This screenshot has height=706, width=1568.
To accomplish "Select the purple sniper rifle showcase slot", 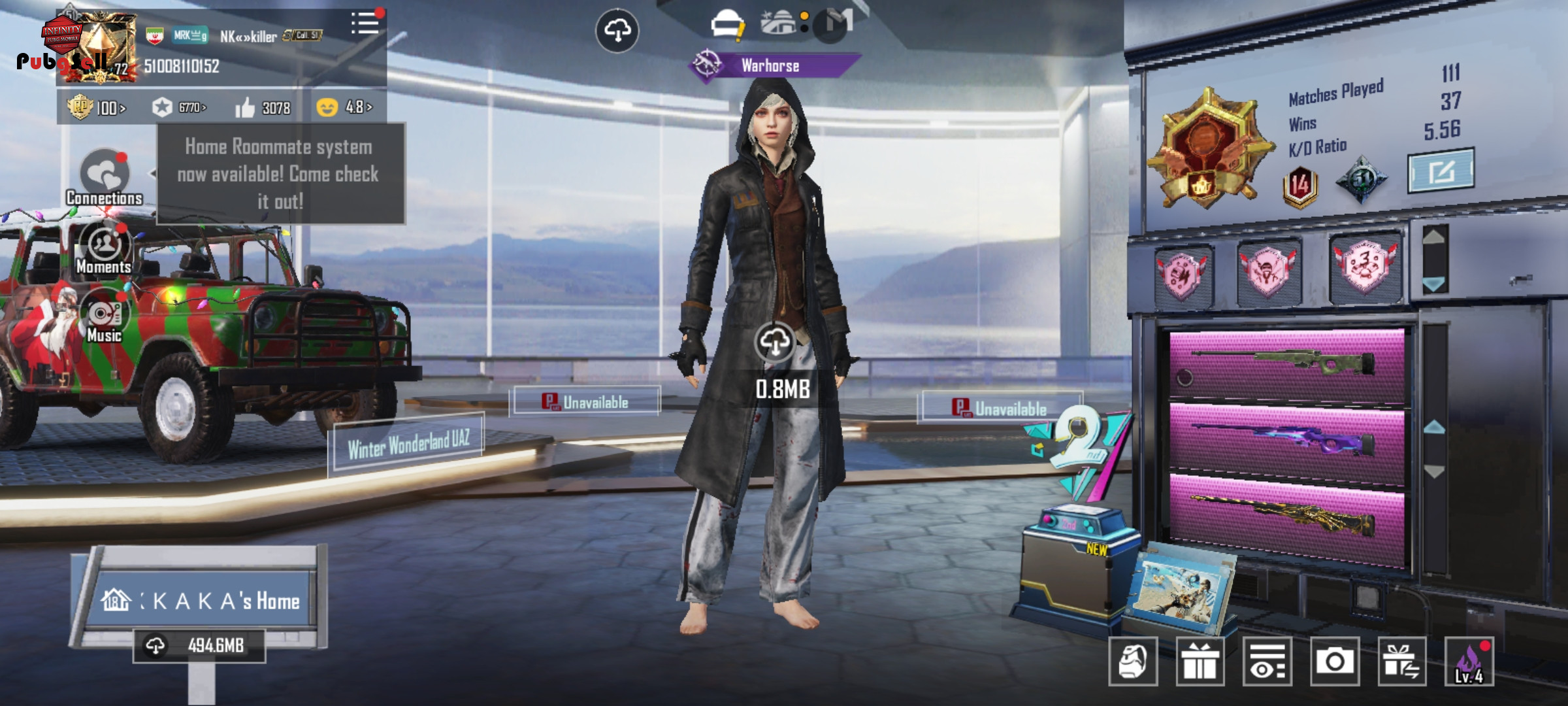I will tap(1286, 439).
